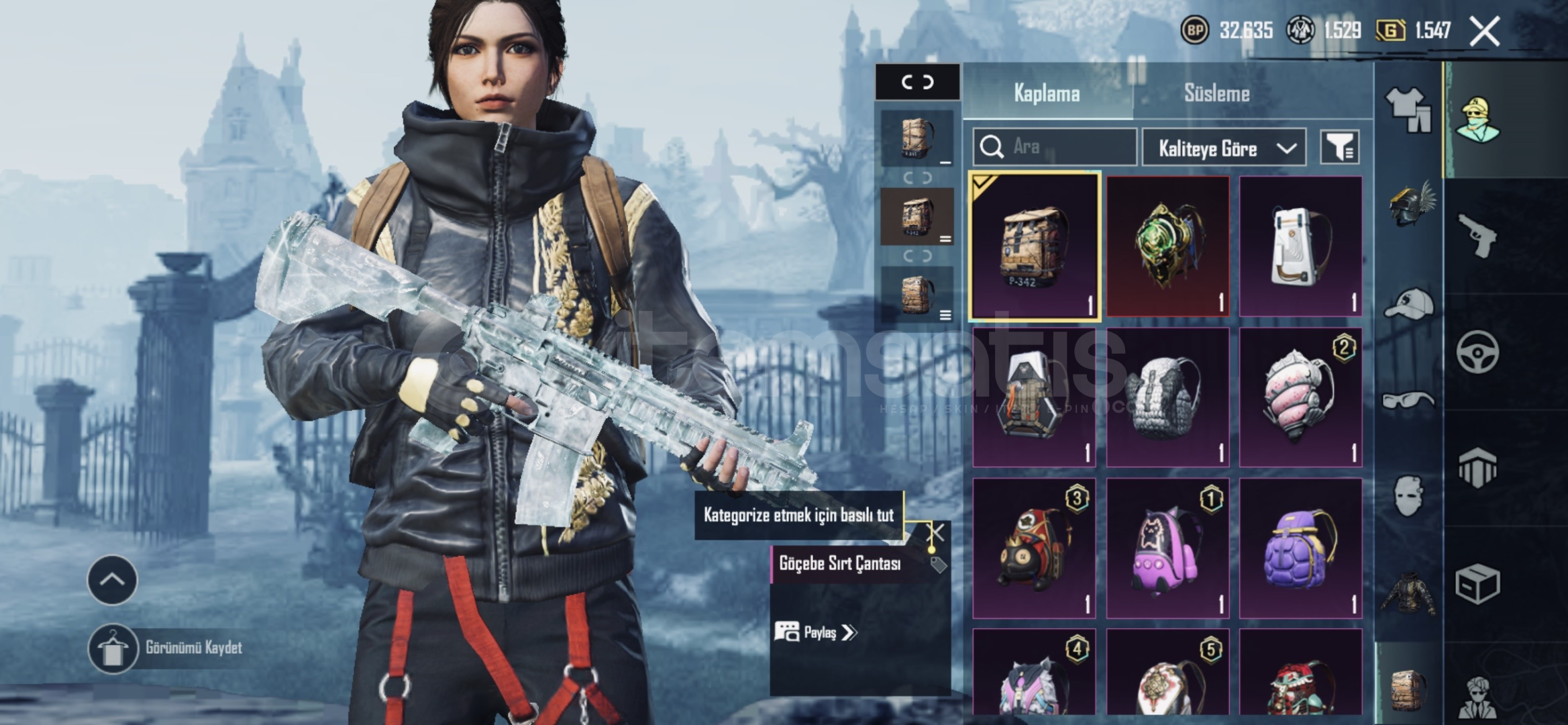The image size is (1568, 725).
Task: Open the Kaliteye Göre sort dropdown
Action: pyautogui.click(x=1224, y=148)
